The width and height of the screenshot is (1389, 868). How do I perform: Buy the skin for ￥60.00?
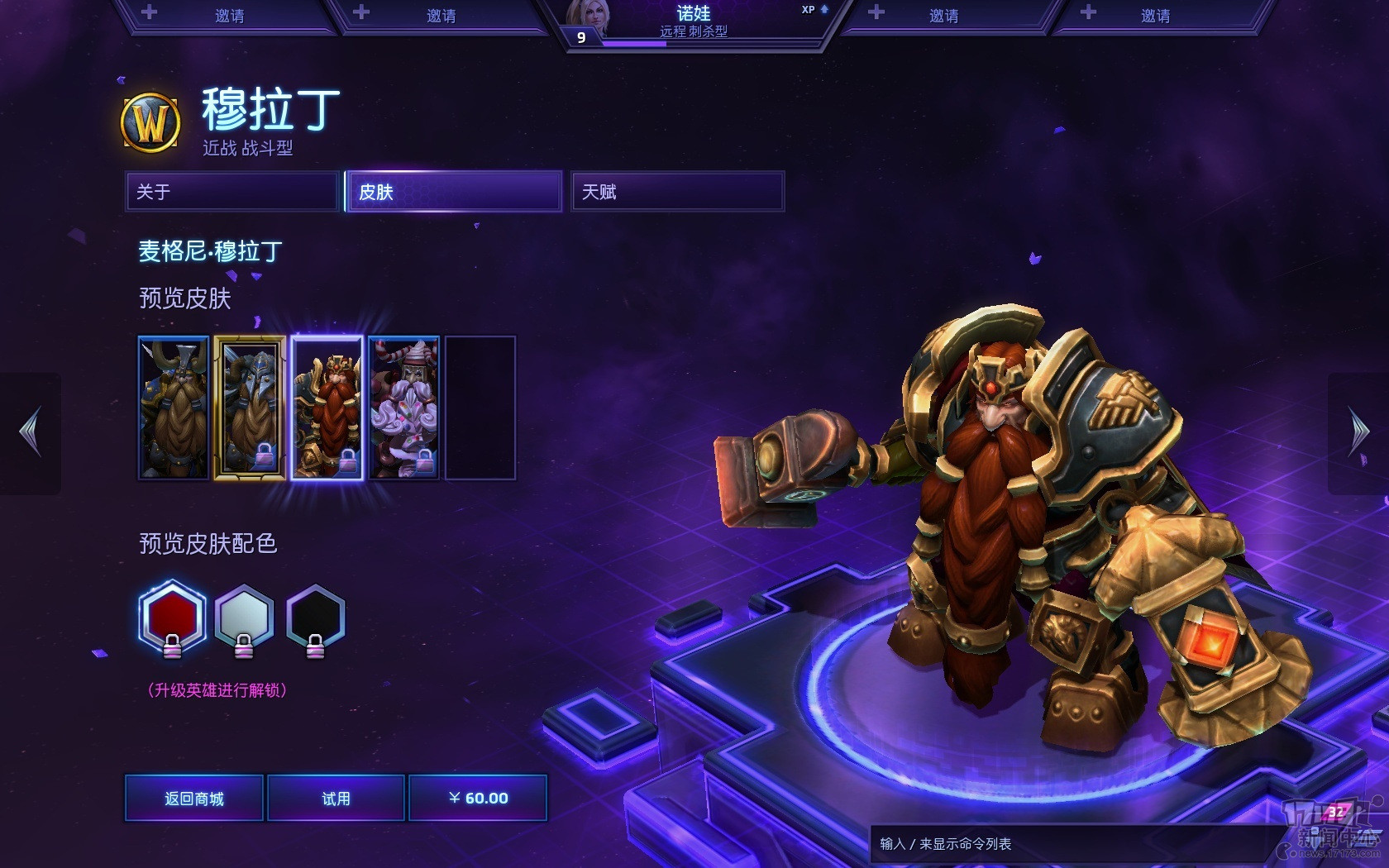(478, 798)
